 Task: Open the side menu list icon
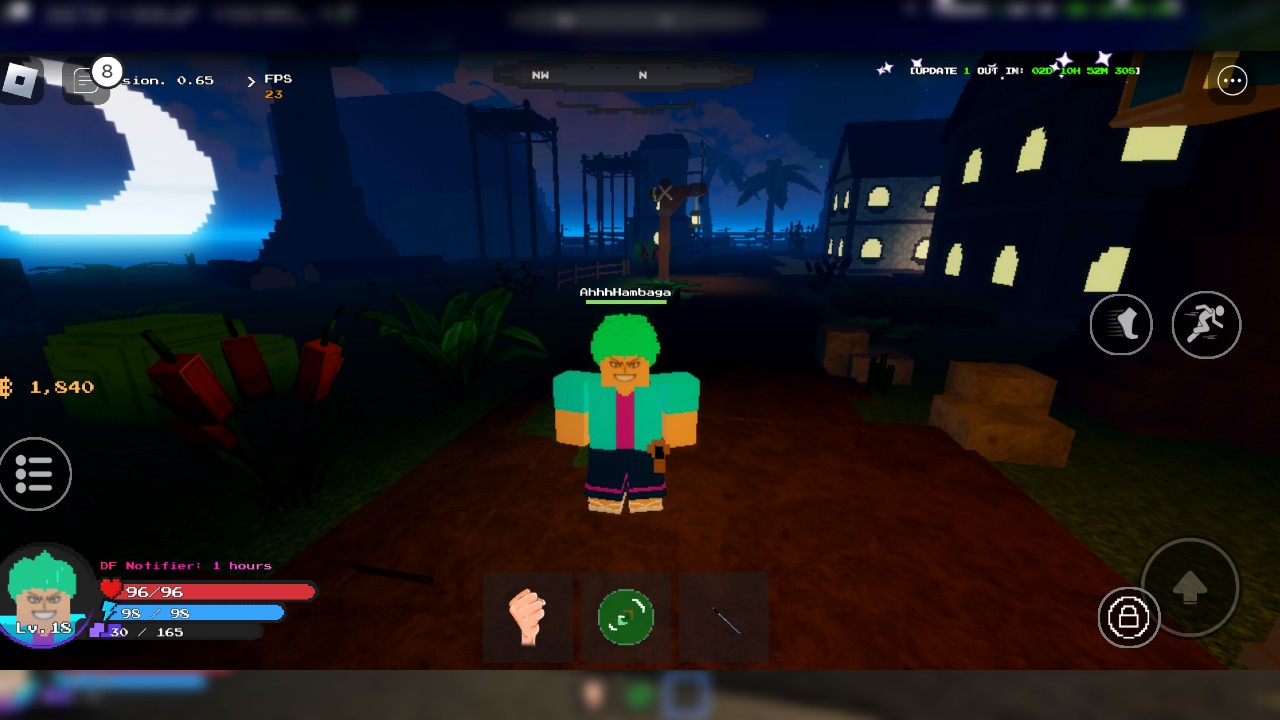point(35,475)
